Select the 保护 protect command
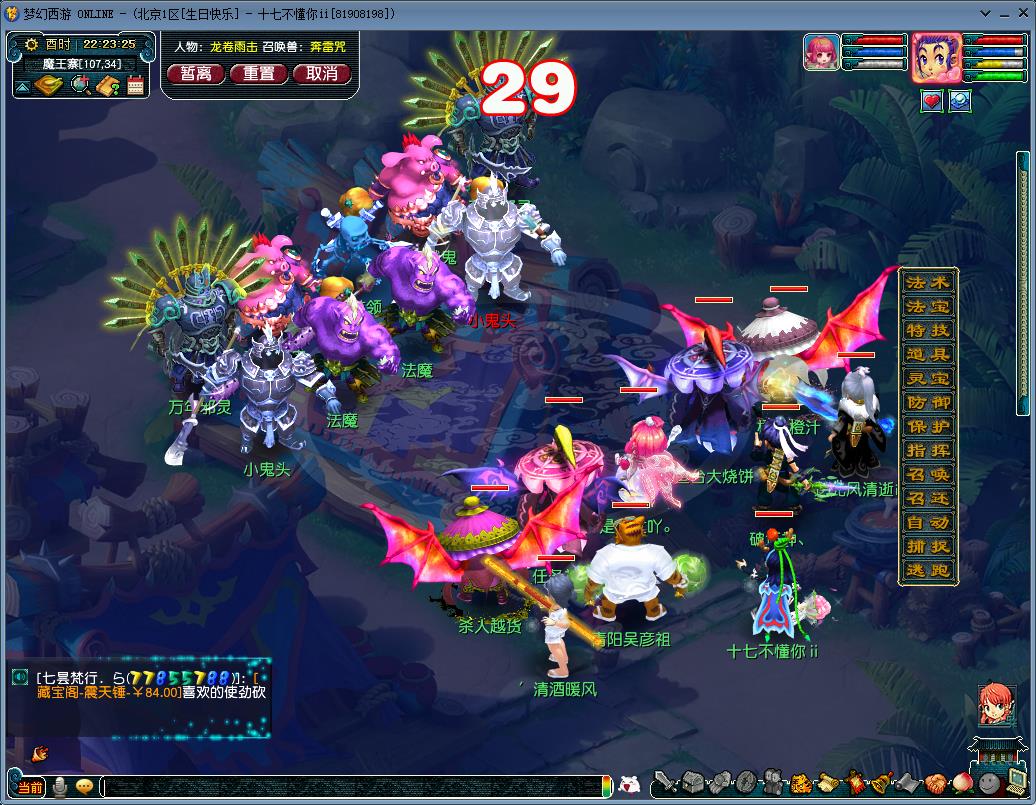Screen dimensions: 1036x805 point(928,426)
